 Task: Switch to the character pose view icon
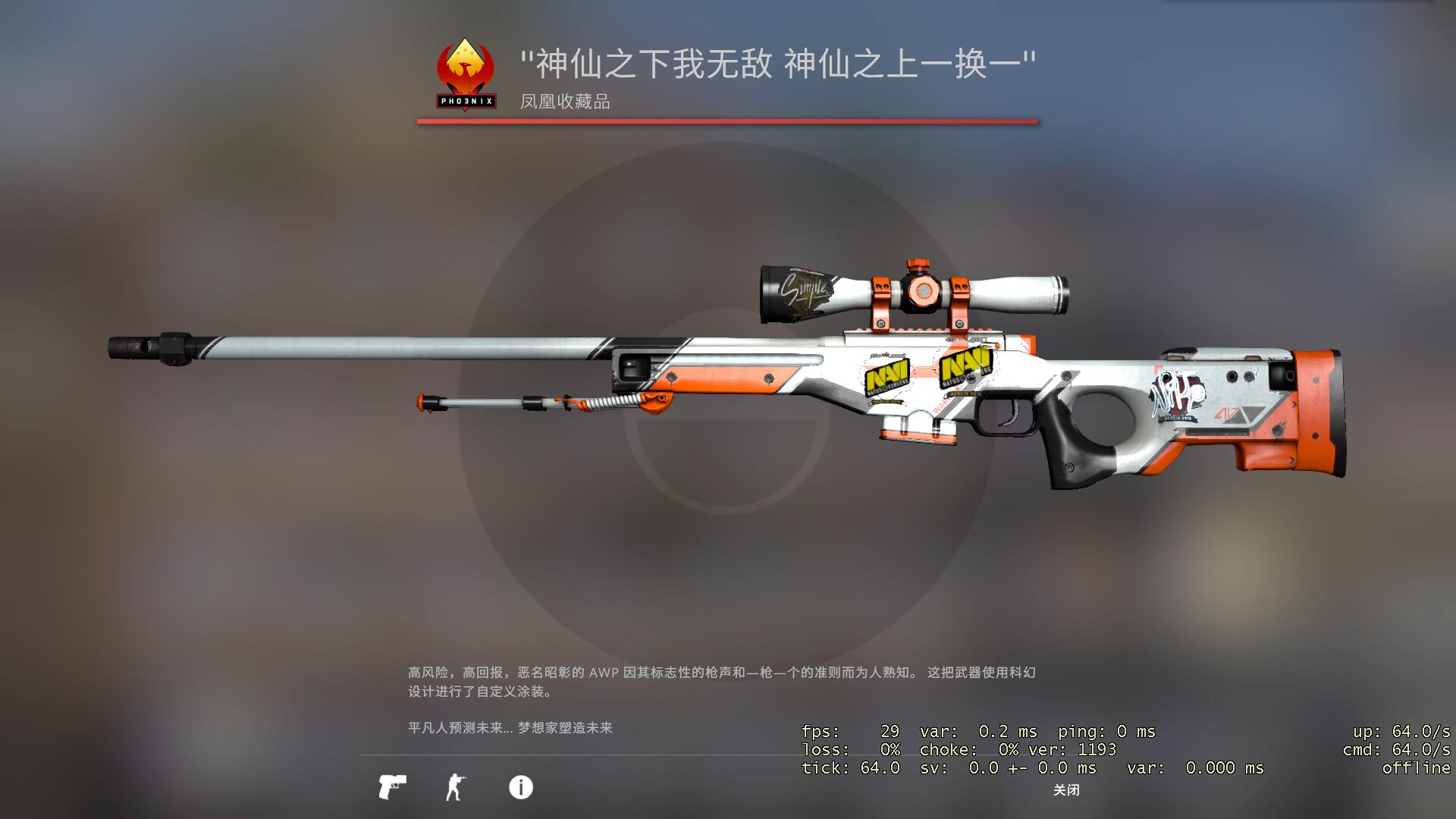[x=455, y=787]
